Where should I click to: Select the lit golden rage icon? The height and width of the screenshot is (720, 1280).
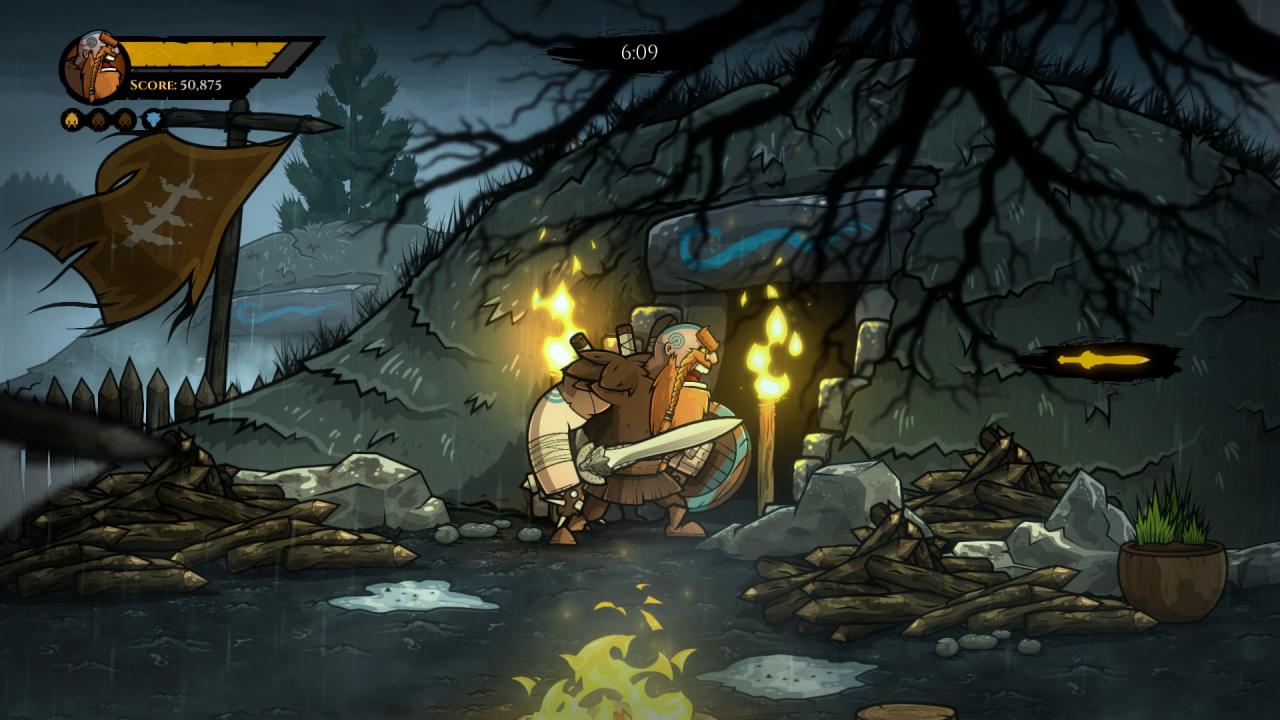pos(73,120)
